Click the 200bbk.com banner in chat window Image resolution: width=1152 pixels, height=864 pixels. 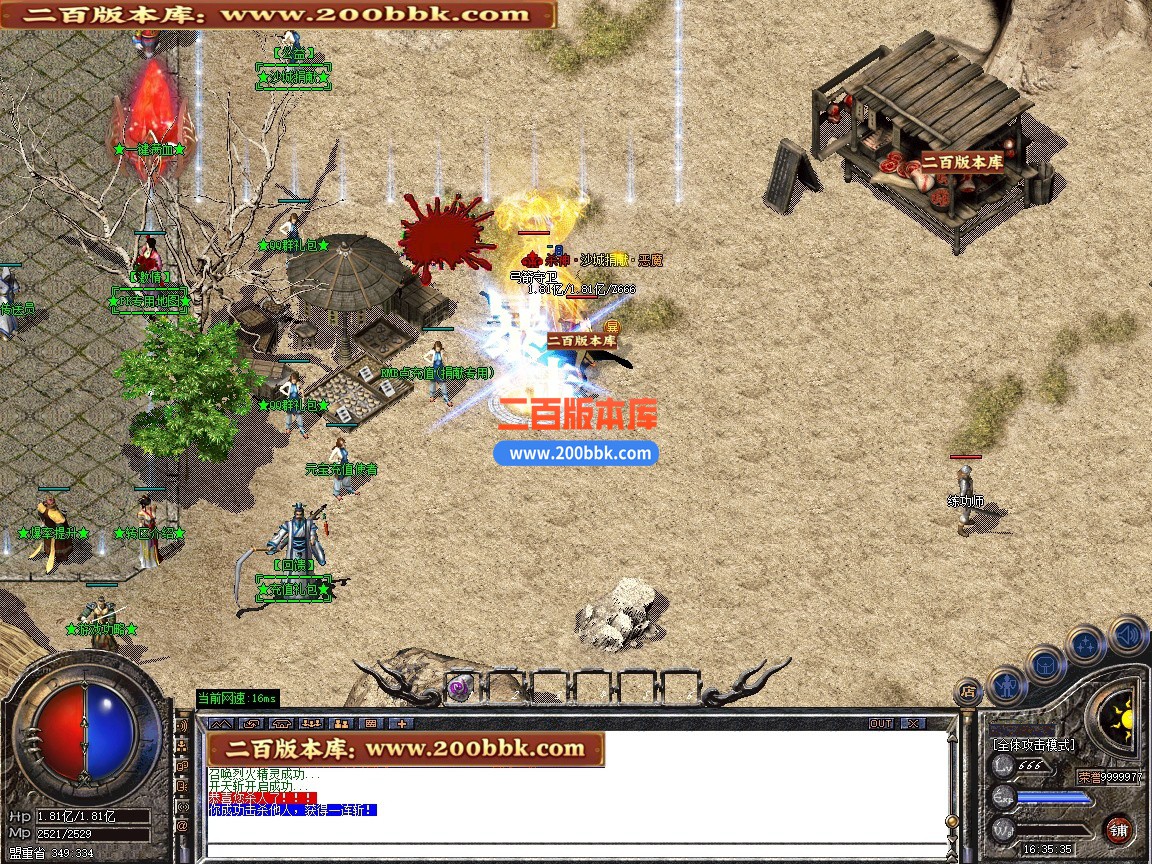[405, 748]
